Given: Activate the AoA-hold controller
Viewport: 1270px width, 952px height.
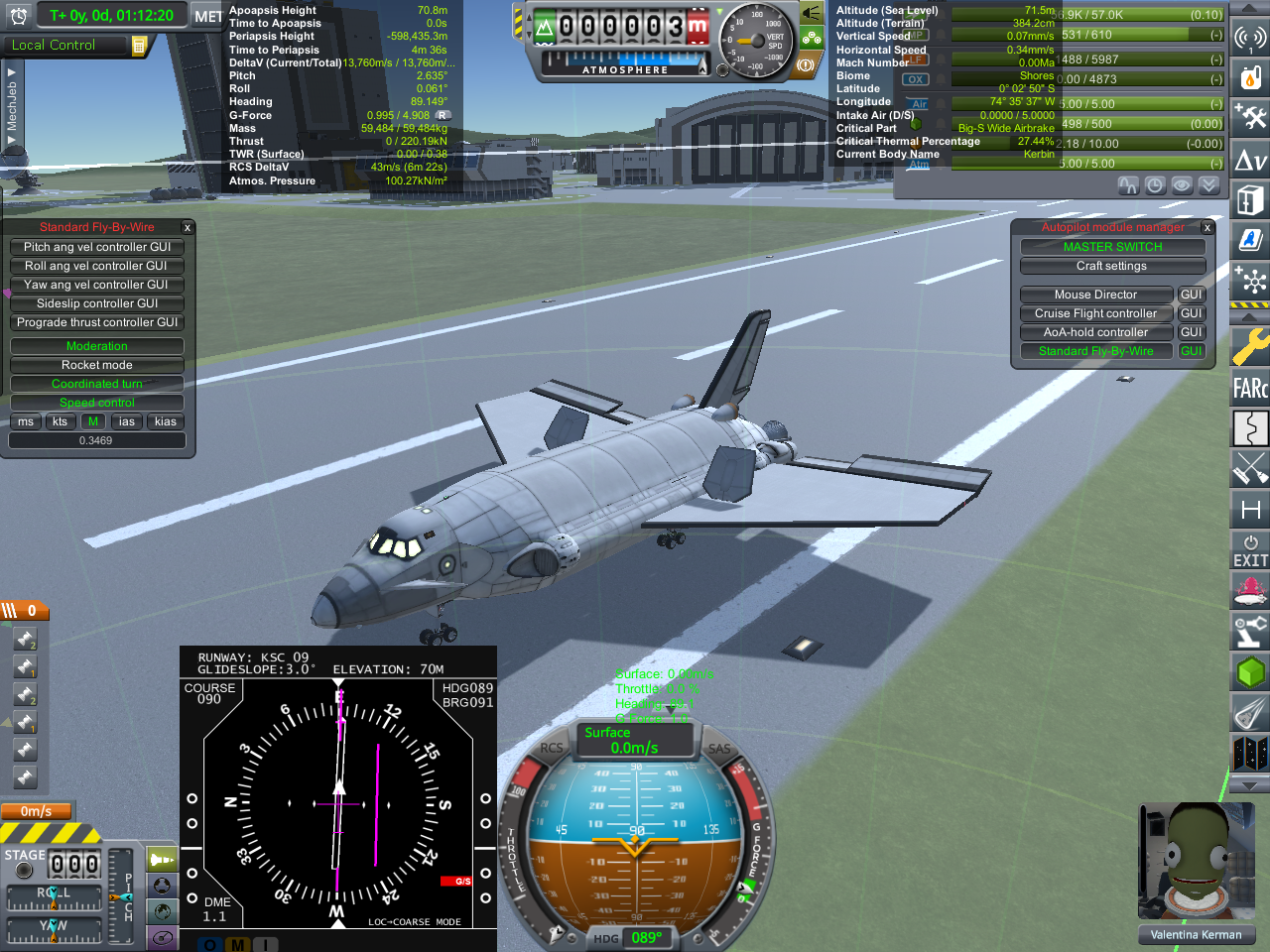Looking at the screenshot, I should tap(1095, 332).
